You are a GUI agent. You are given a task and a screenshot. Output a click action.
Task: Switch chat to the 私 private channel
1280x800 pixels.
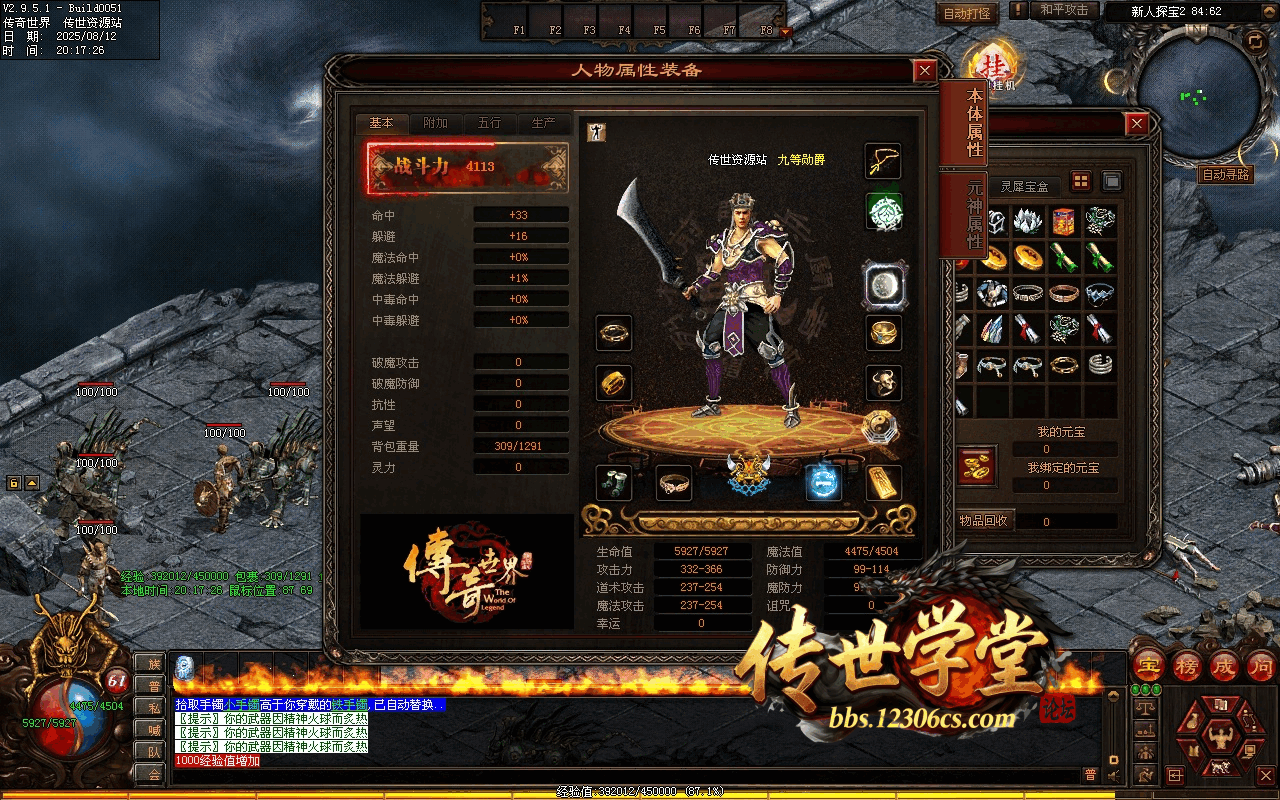(154, 707)
